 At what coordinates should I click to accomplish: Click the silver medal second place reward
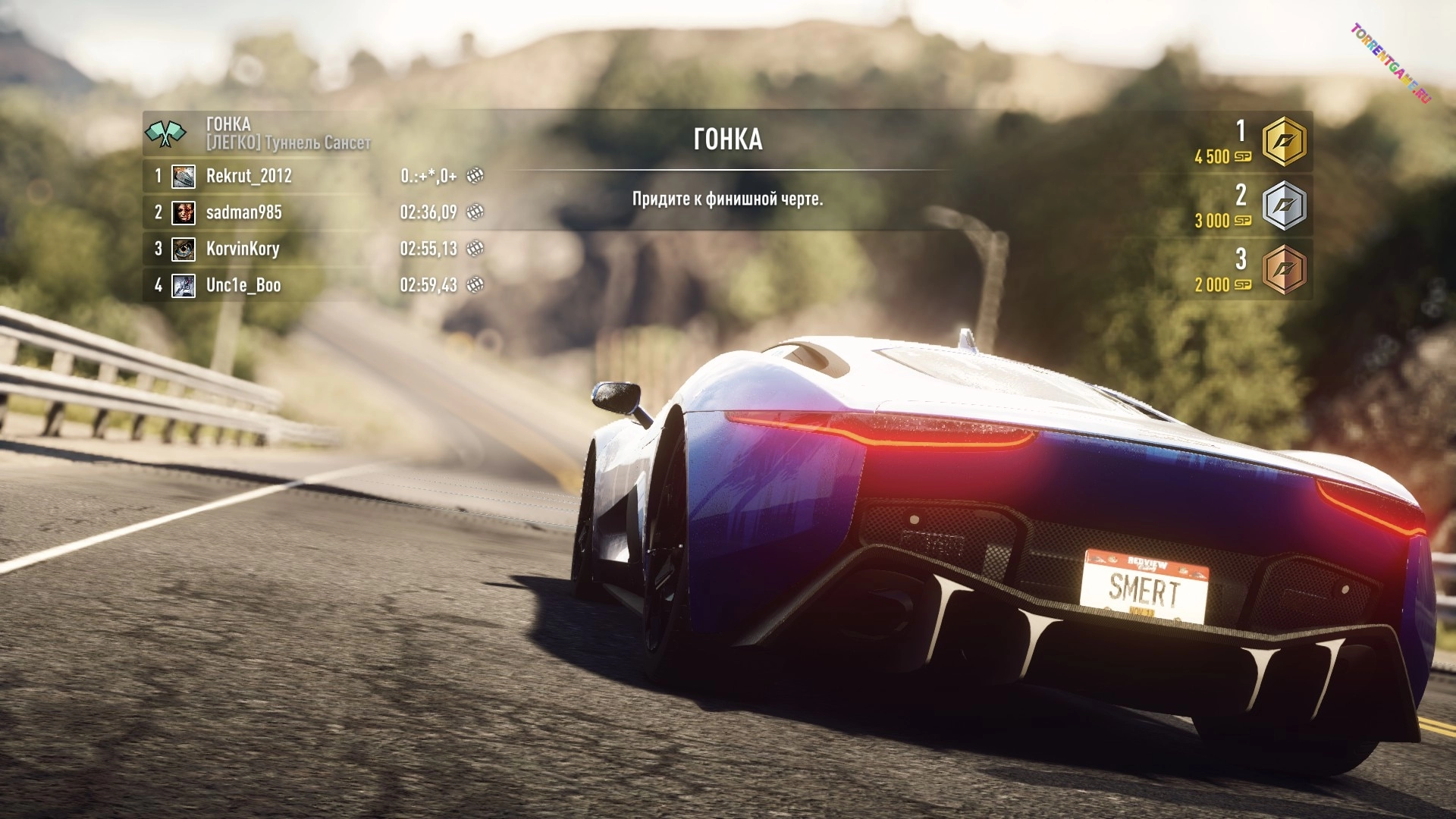point(1283,206)
